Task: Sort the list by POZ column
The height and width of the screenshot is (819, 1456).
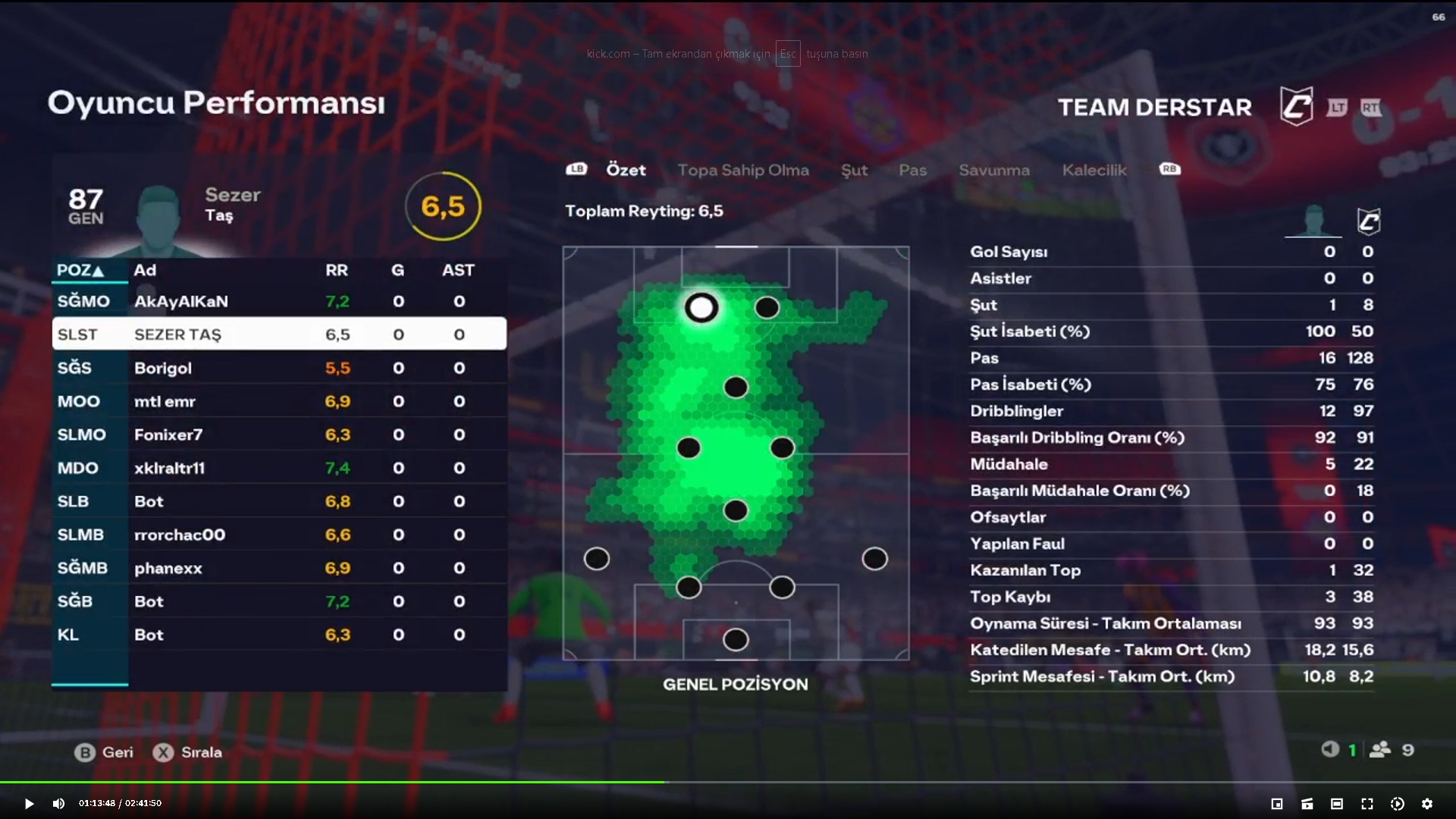Action: point(80,271)
